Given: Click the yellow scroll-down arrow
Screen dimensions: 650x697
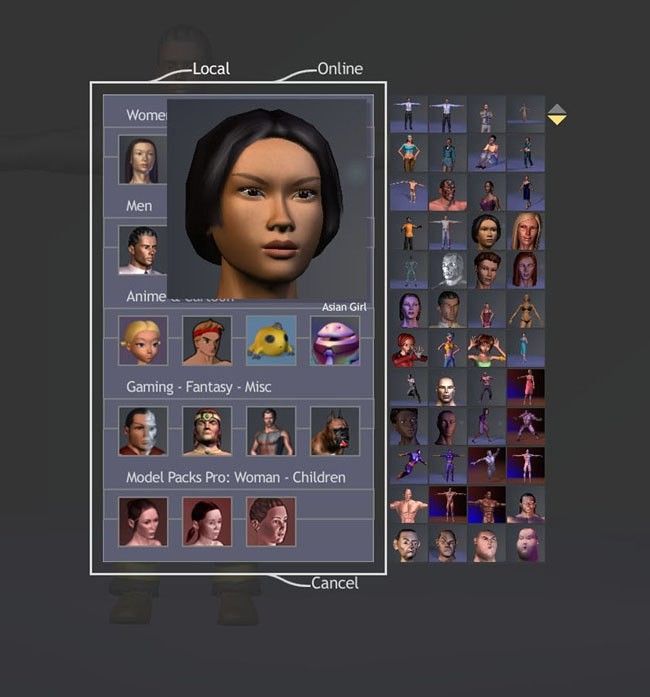Looking at the screenshot, I should (557, 121).
